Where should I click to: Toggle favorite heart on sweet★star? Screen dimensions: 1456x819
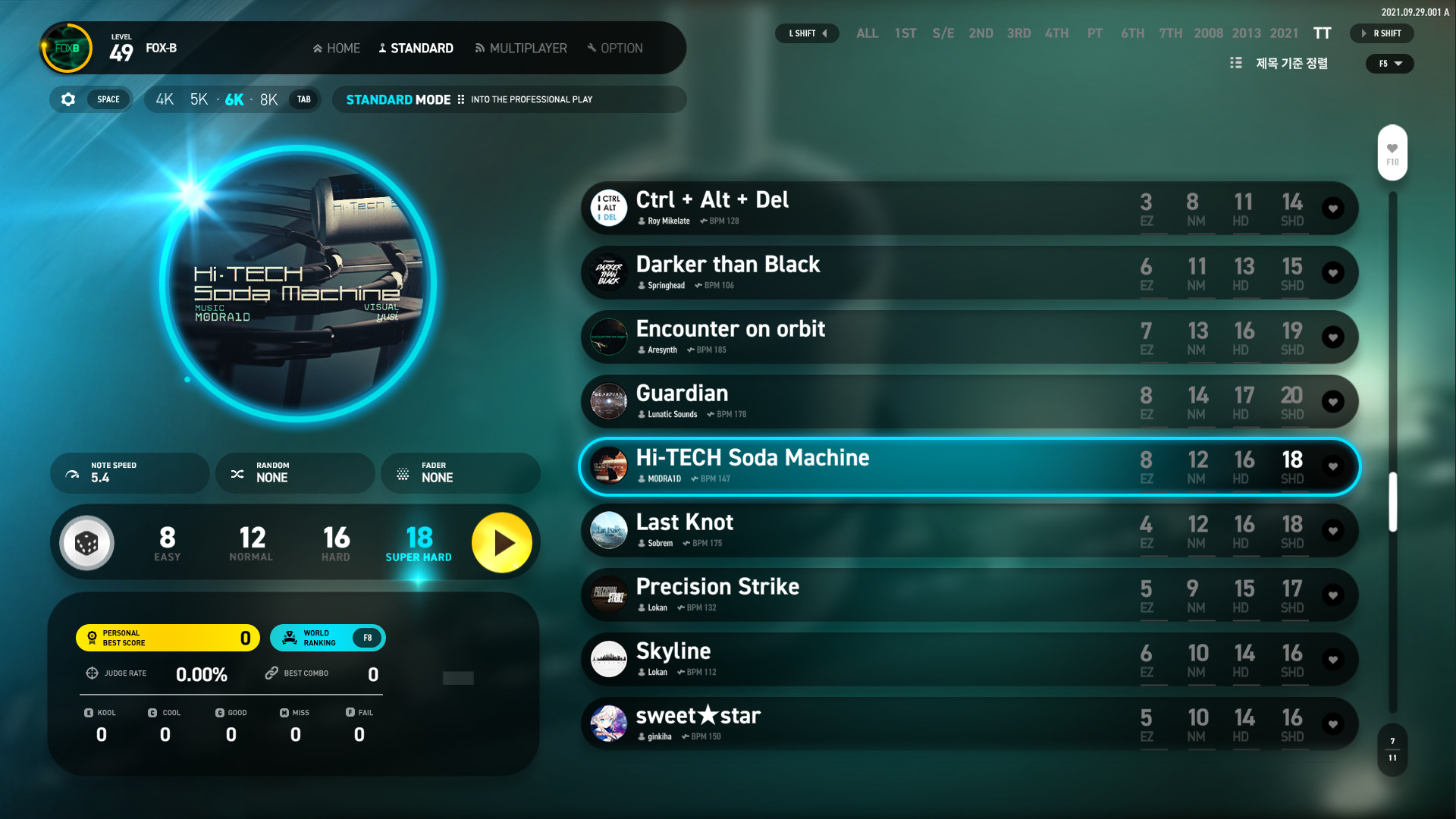point(1332,723)
